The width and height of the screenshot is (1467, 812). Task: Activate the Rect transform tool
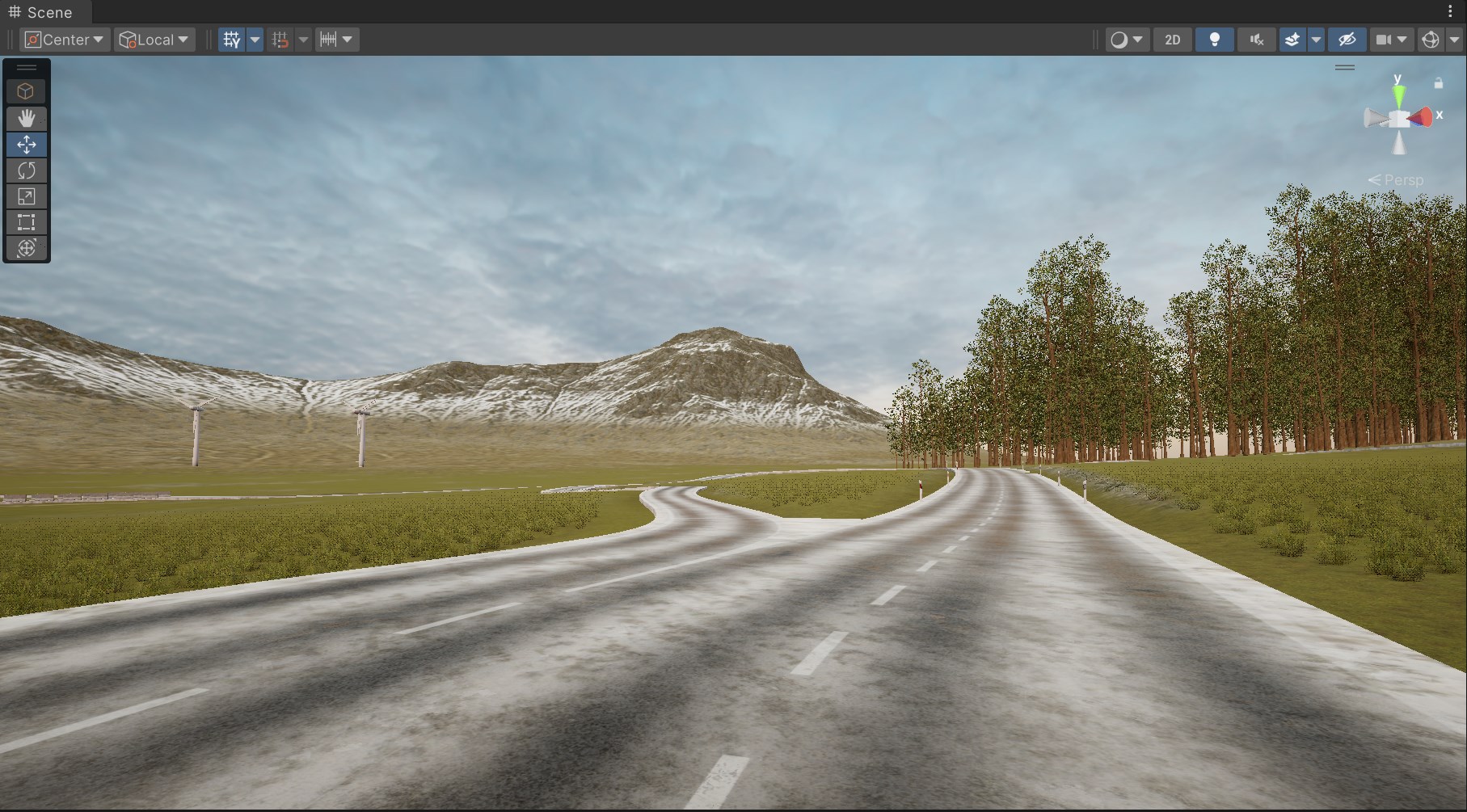(x=27, y=222)
